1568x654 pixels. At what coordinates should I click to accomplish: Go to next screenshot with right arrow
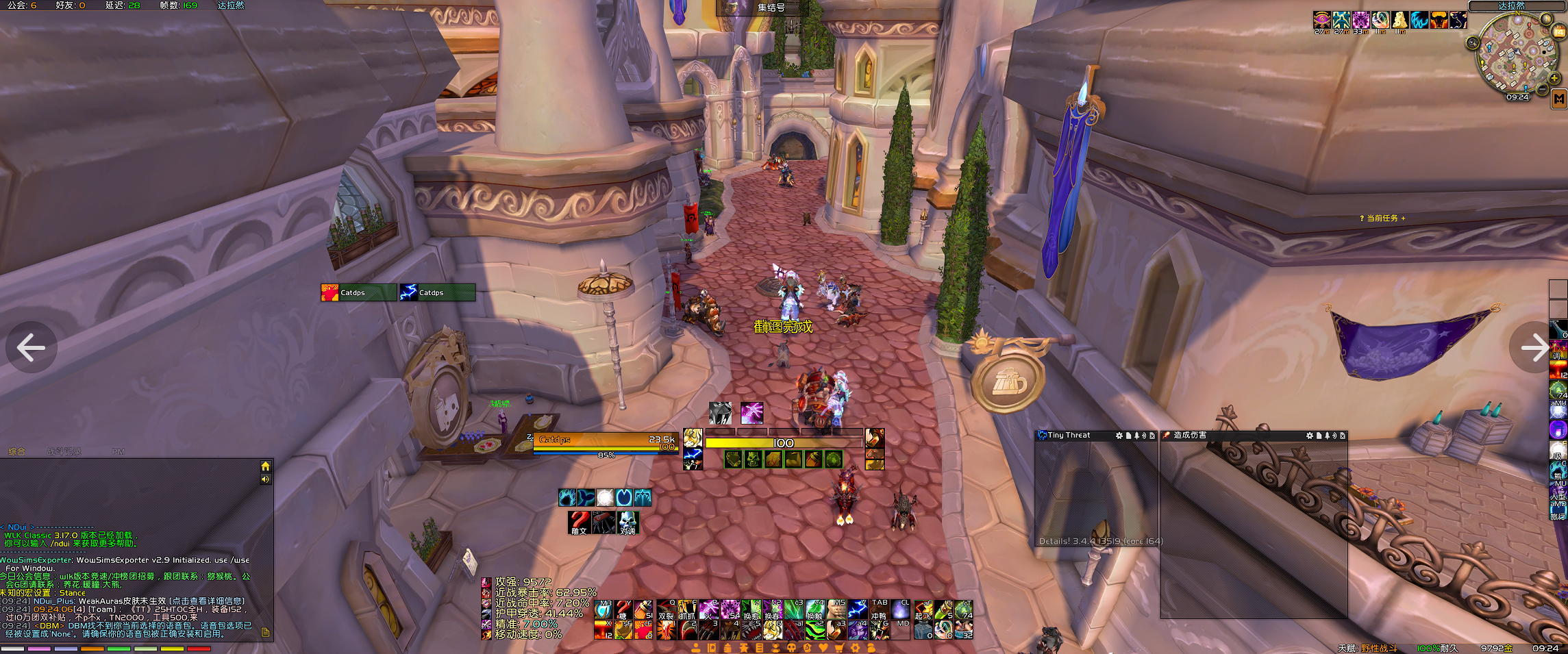click(1534, 347)
